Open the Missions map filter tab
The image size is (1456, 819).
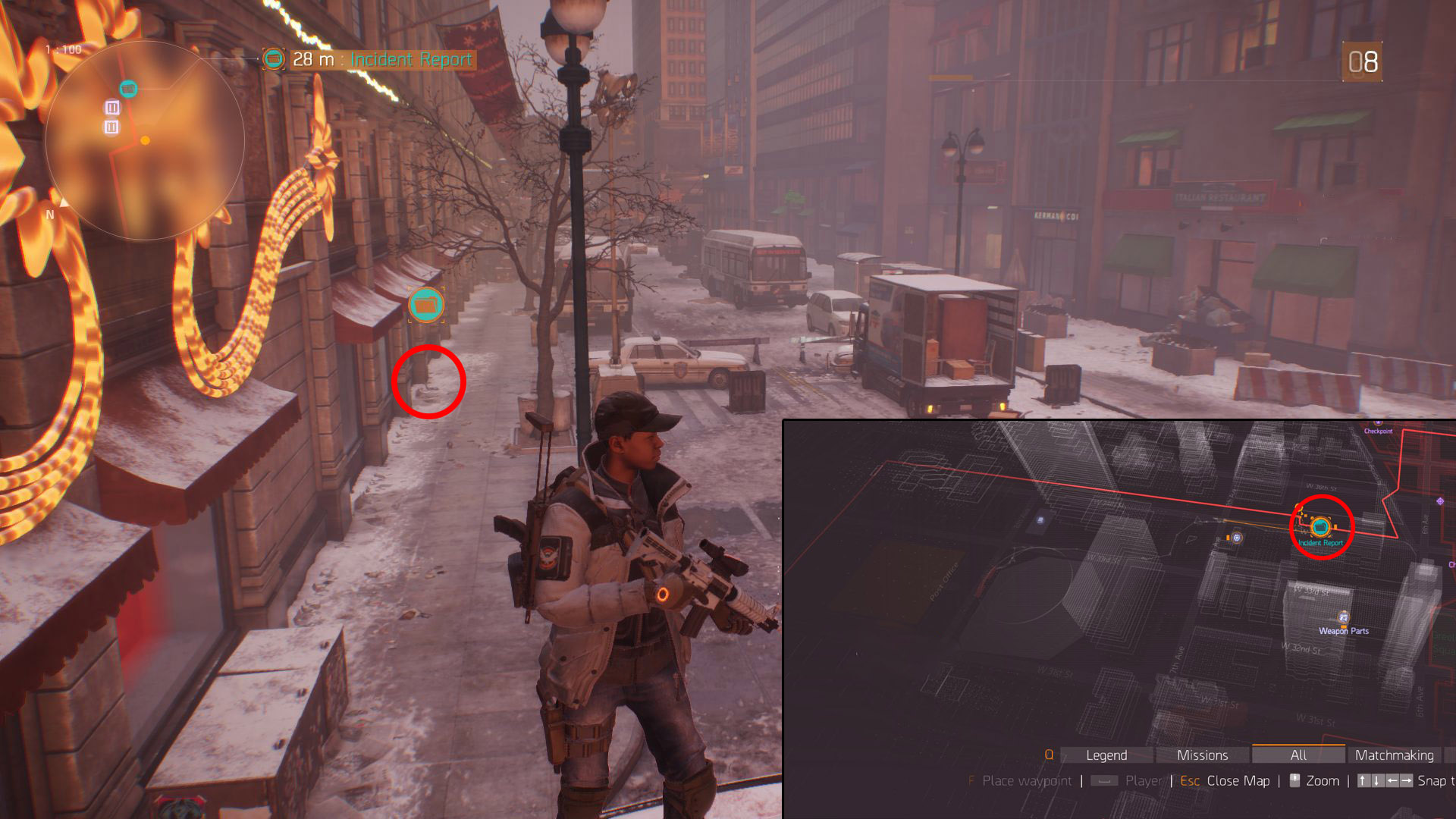pos(1202,755)
